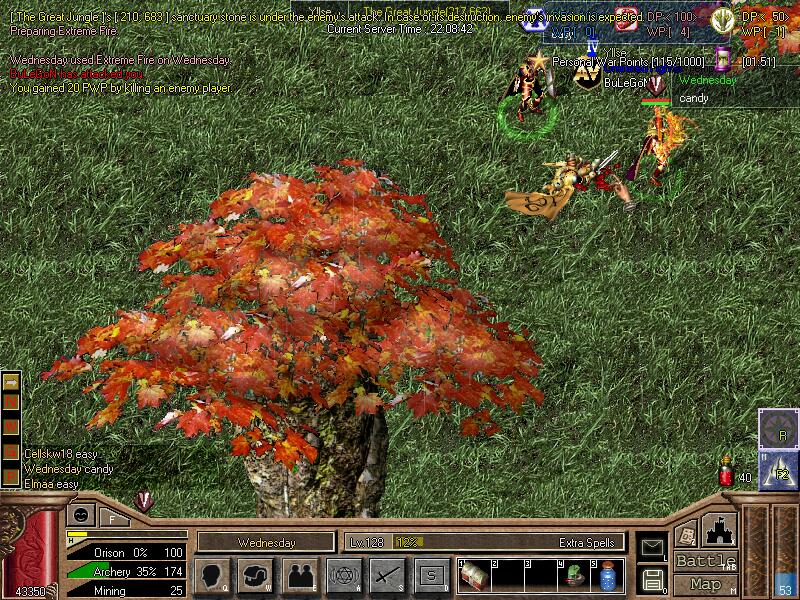Open the mail envelope button
800x600 pixels.
pos(651,546)
